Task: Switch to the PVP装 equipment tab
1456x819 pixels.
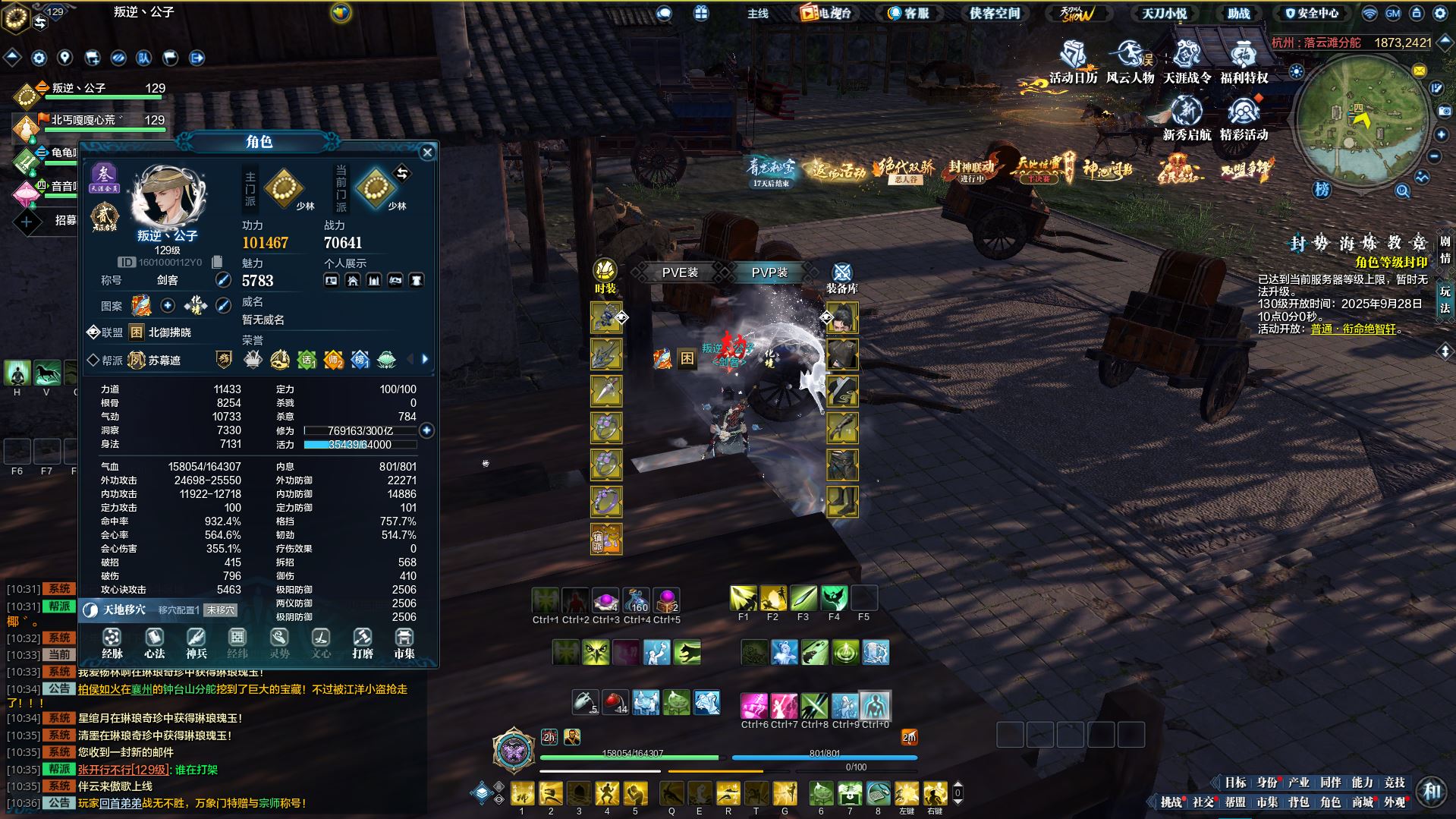Action: tap(769, 272)
